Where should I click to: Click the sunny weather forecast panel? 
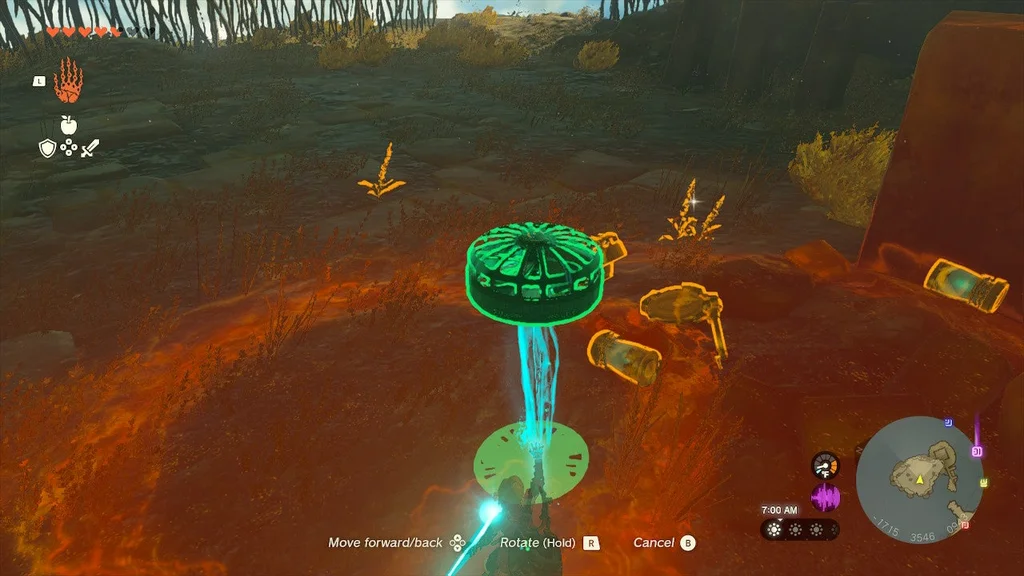[799, 529]
